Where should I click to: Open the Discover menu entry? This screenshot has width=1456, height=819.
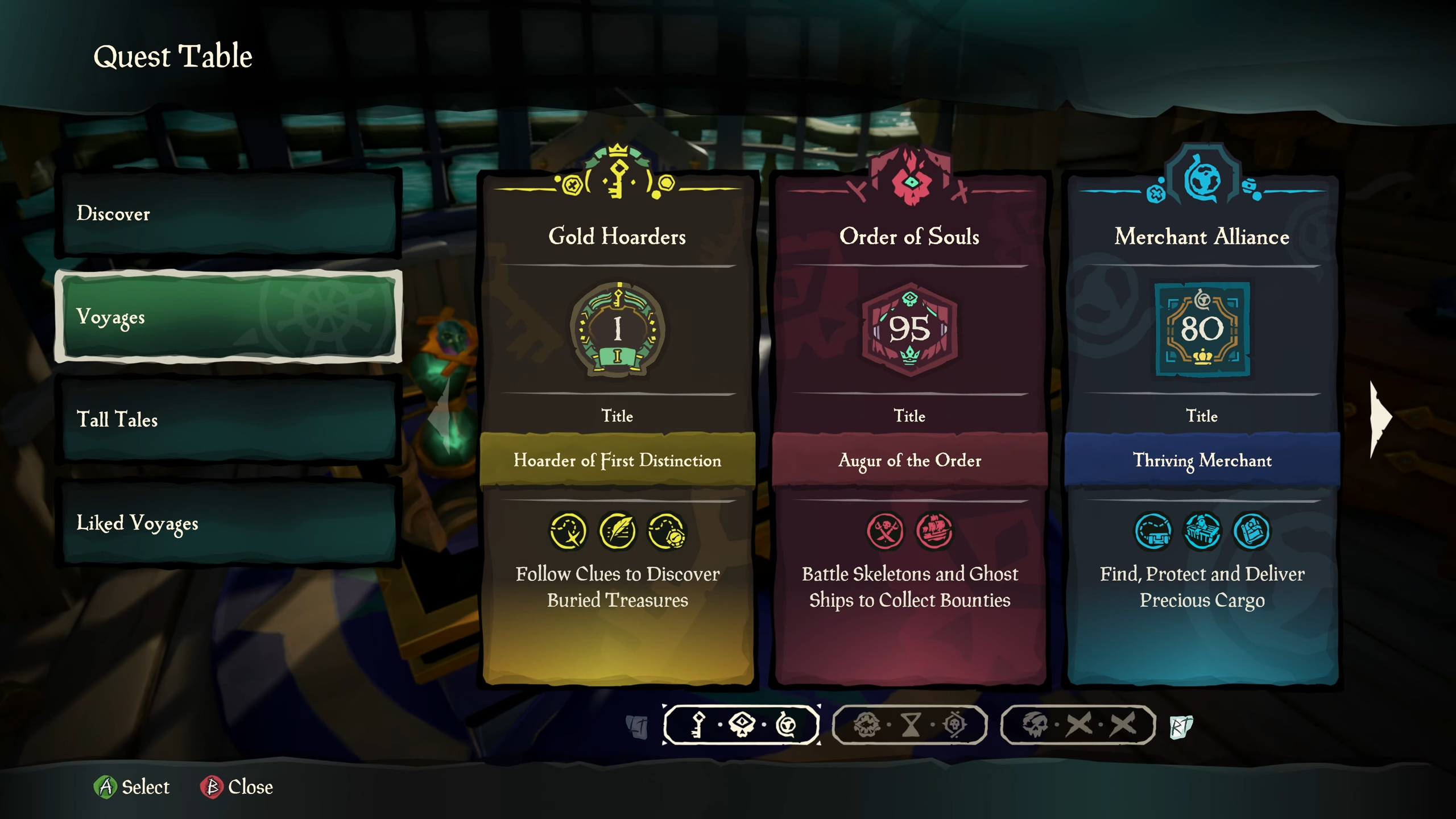click(227, 213)
